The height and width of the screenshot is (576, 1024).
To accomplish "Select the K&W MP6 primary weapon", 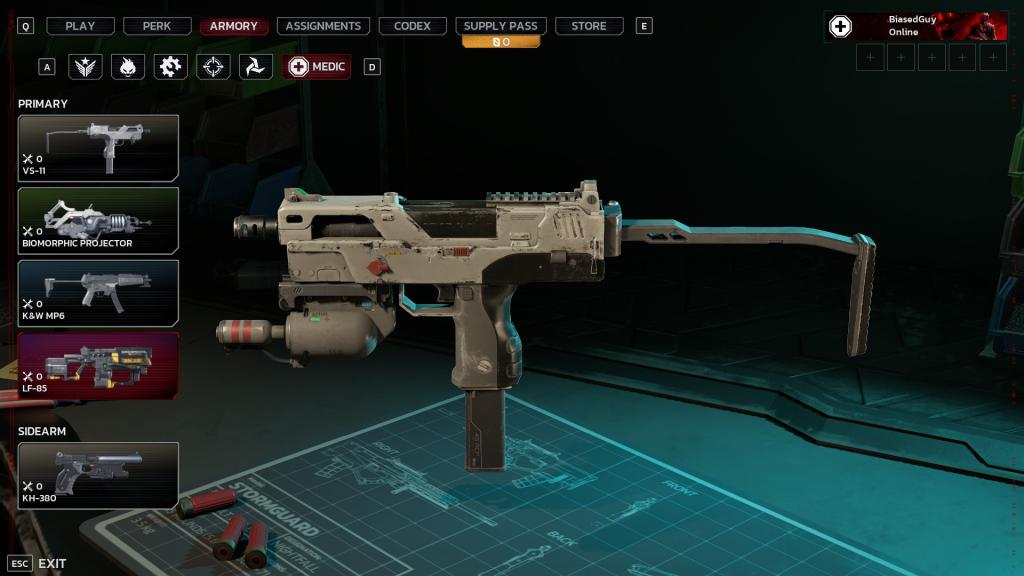I will [98, 293].
